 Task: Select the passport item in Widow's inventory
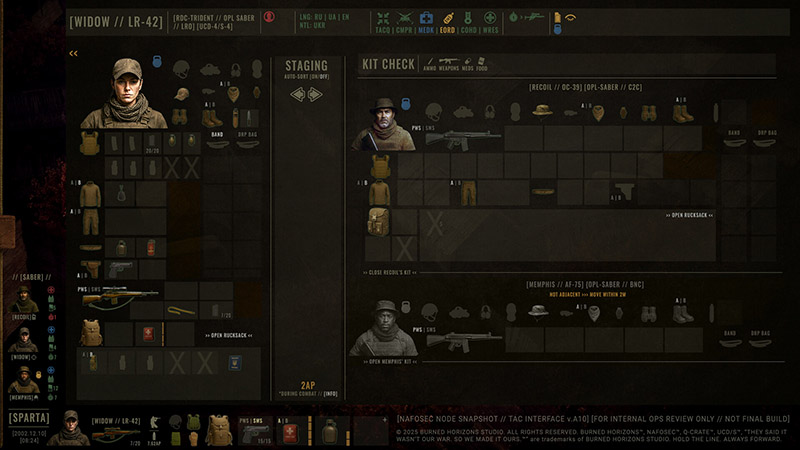234,362
